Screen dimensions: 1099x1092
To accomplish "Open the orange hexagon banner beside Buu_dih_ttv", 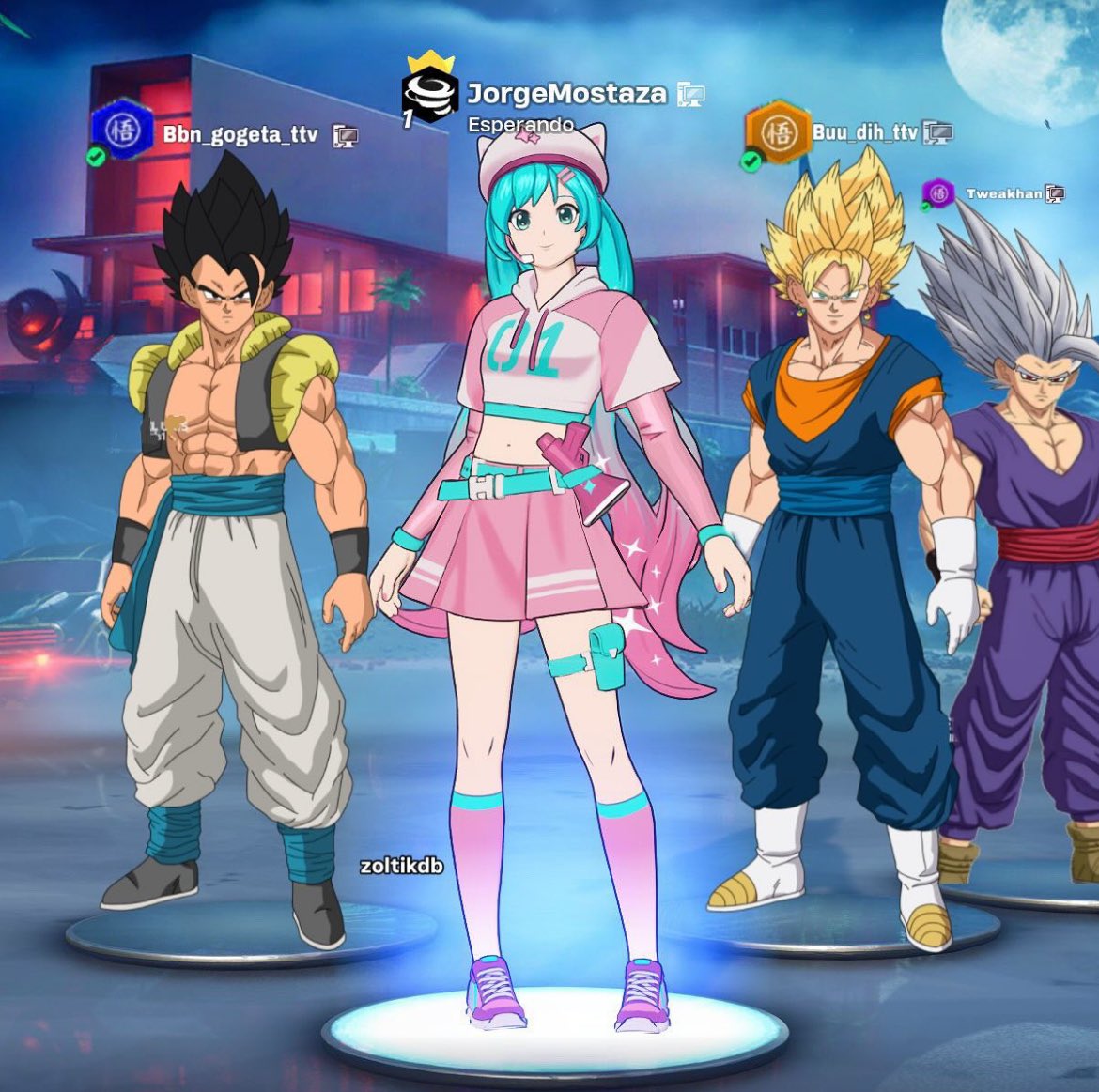I will point(776,131).
